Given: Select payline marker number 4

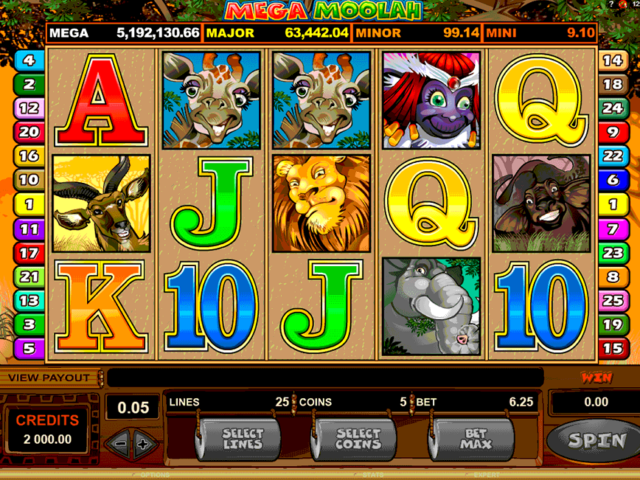Looking at the screenshot, I should click(x=28, y=60).
